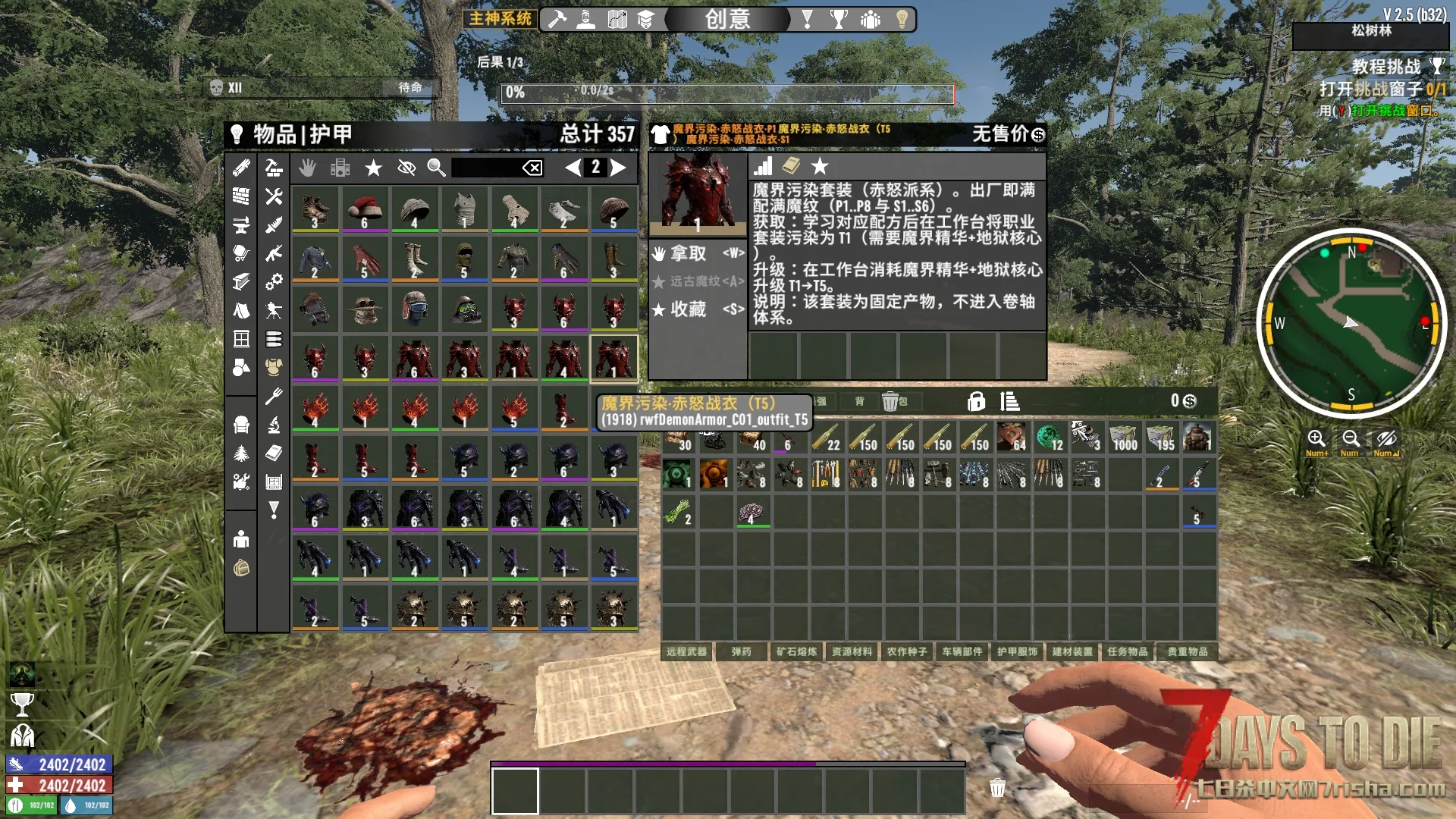Clear the search text with backspace icon

pos(532,168)
